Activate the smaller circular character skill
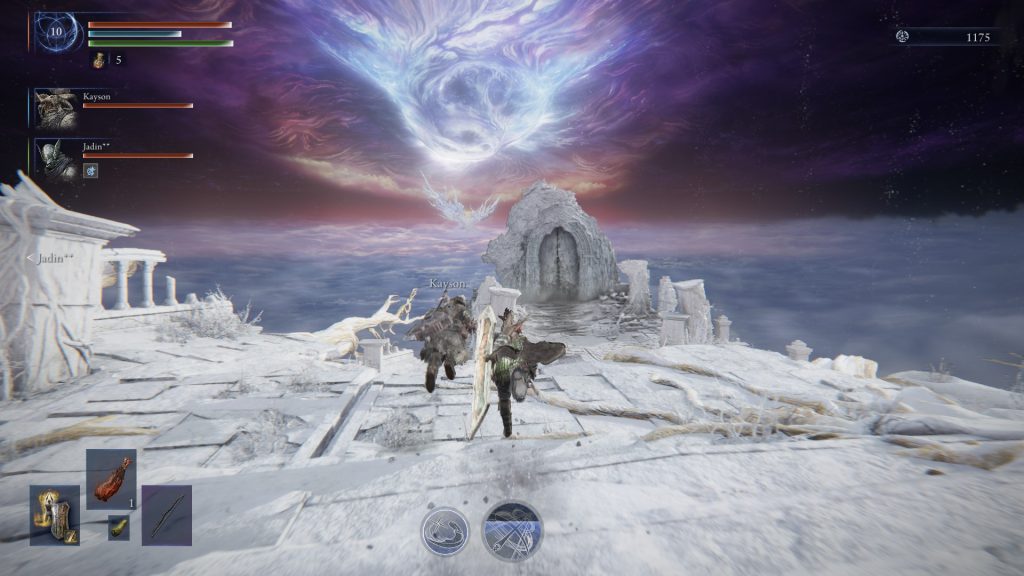The height and width of the screenshot is (576, 1024). point(445,531)
